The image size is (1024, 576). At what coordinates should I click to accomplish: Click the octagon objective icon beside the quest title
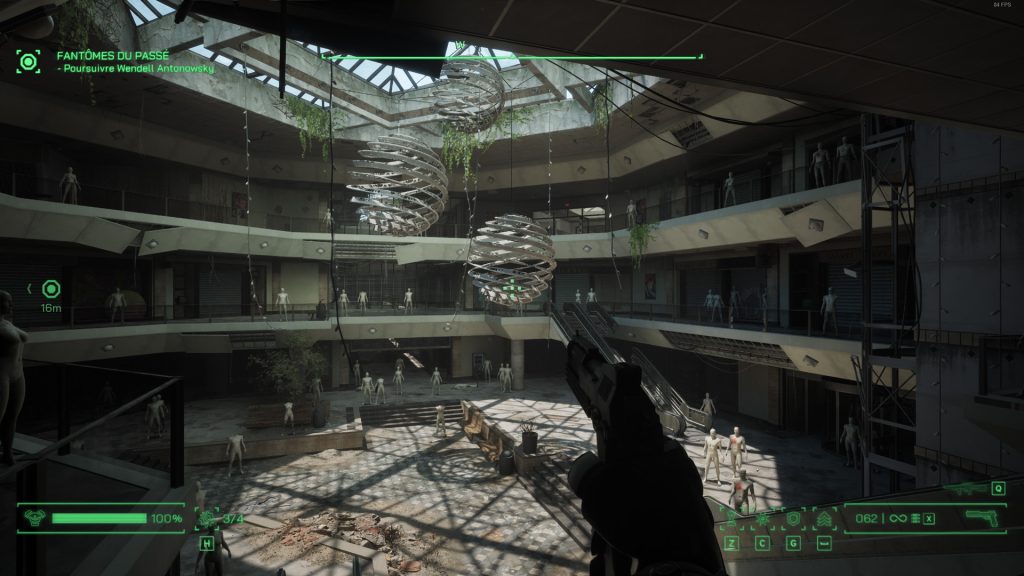point(28,60)
